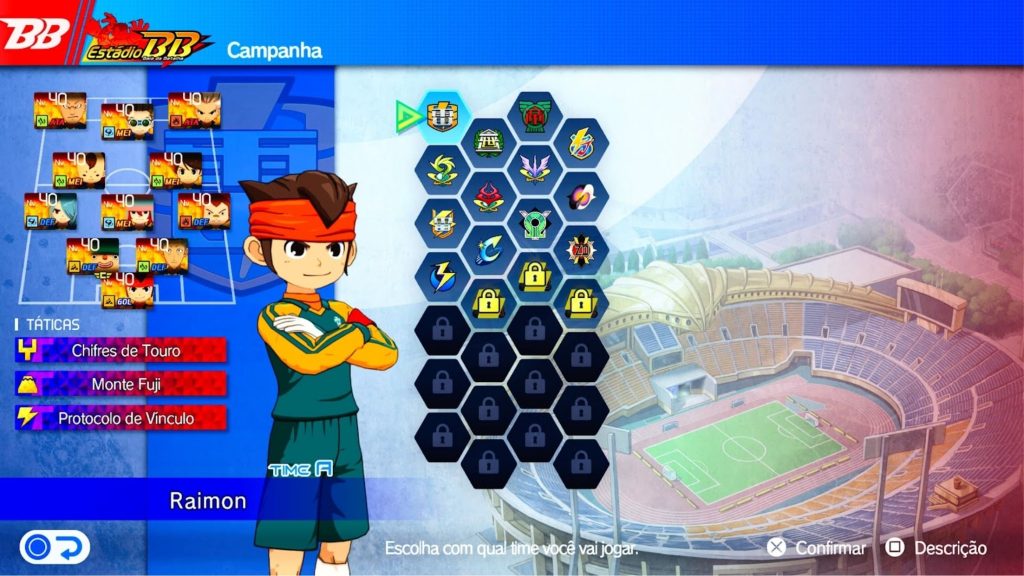Choose the Protocolo de Vínculo tactic
This screenshot has height=576, width=1024.
point(121,418)
